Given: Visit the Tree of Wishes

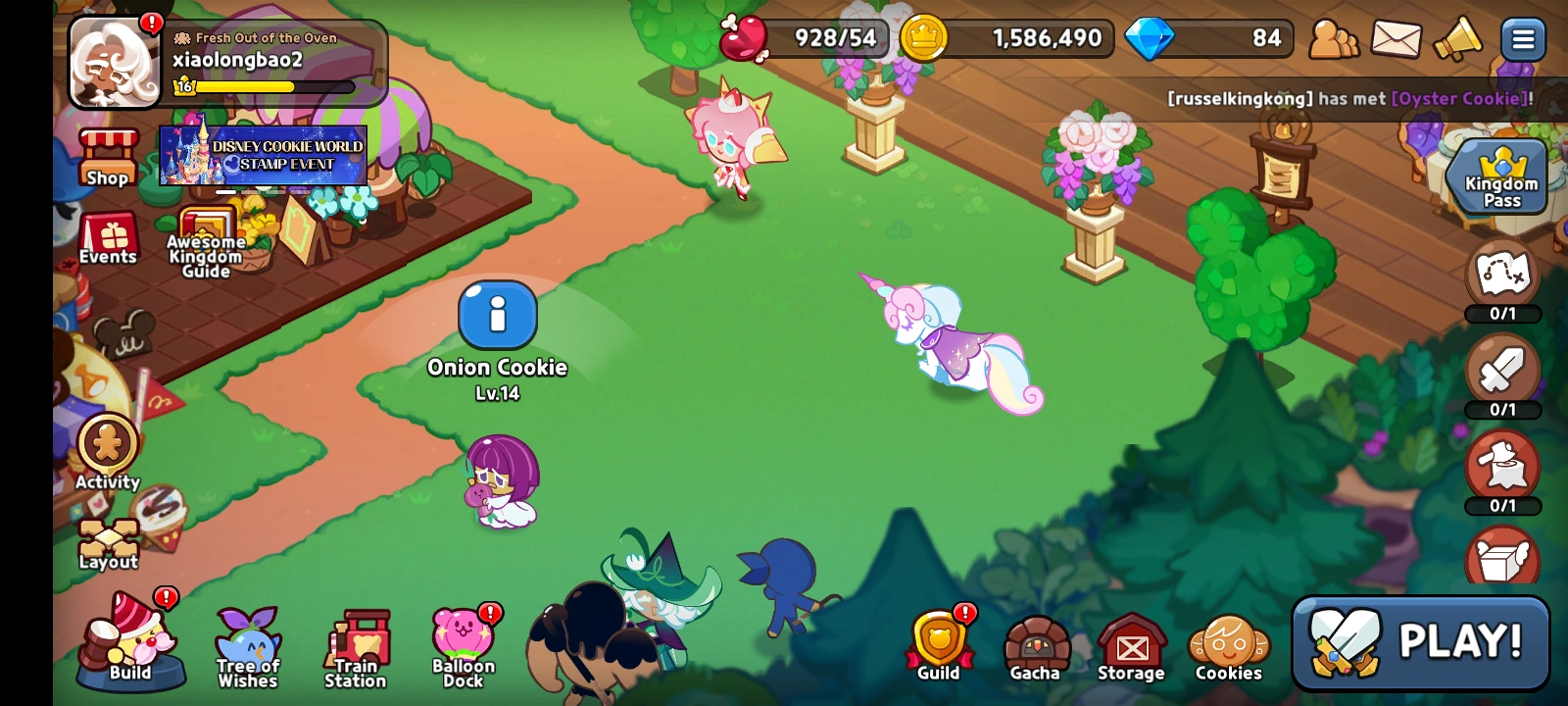Looking at the screenshot, I should [246, 642].
